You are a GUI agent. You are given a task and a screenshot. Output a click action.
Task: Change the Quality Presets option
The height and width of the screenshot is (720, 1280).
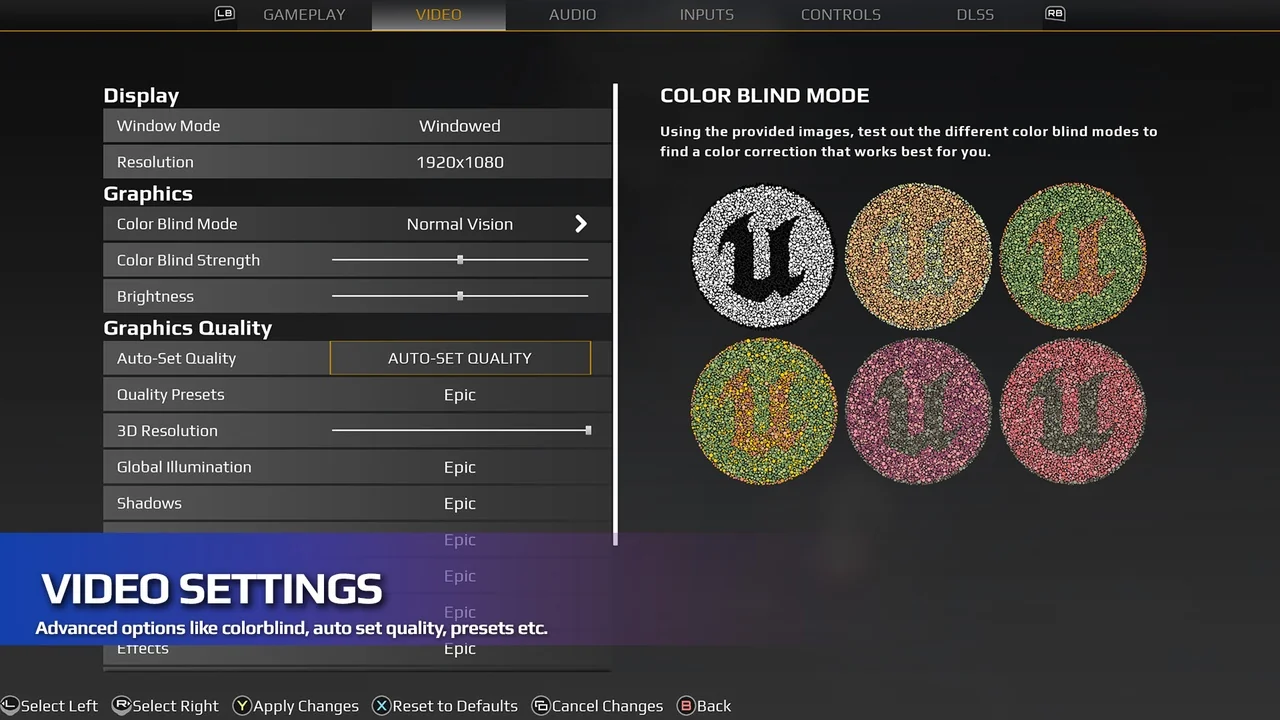pyautogui.click(x=459, y=395)
